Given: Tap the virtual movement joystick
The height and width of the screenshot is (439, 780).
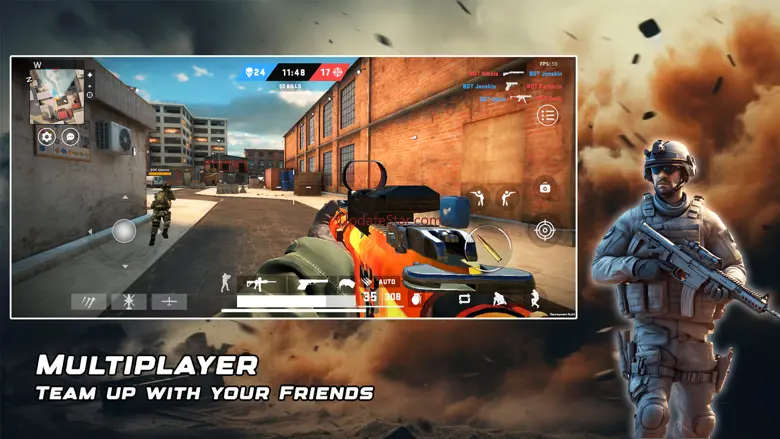Looking at the screenshot, I should point(124,231).
